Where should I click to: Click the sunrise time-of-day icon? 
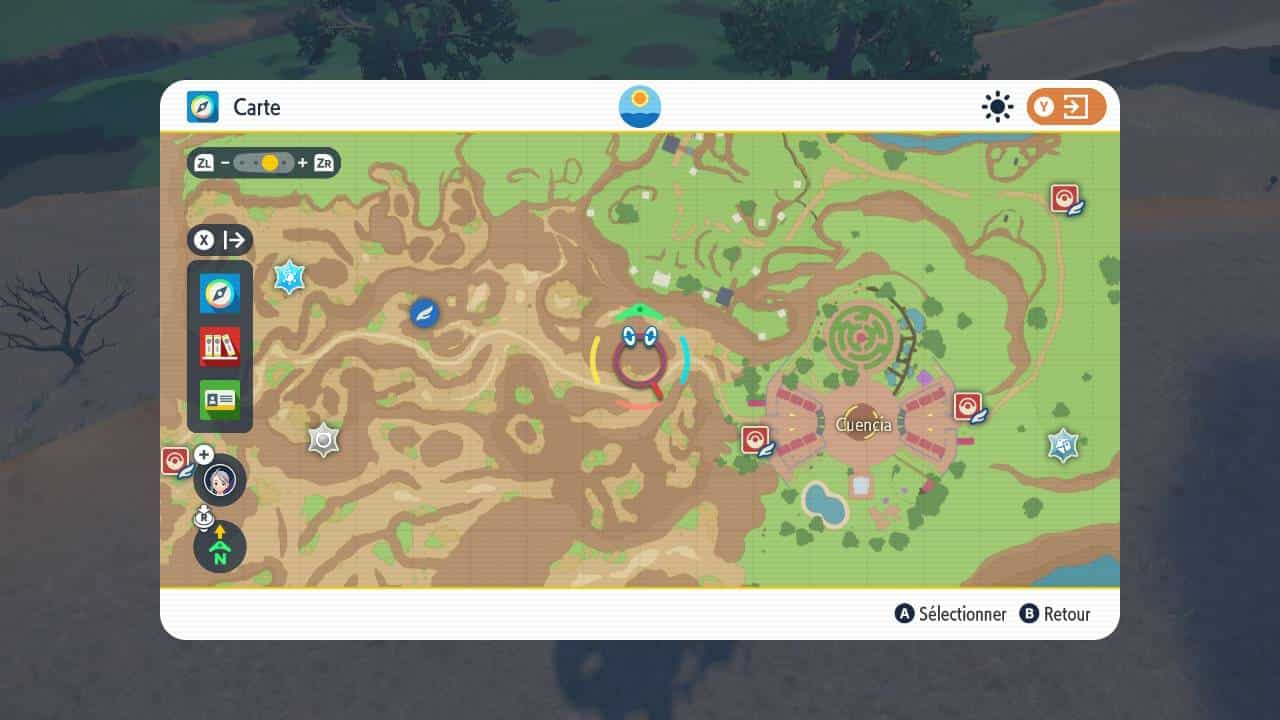coord(640,107)
